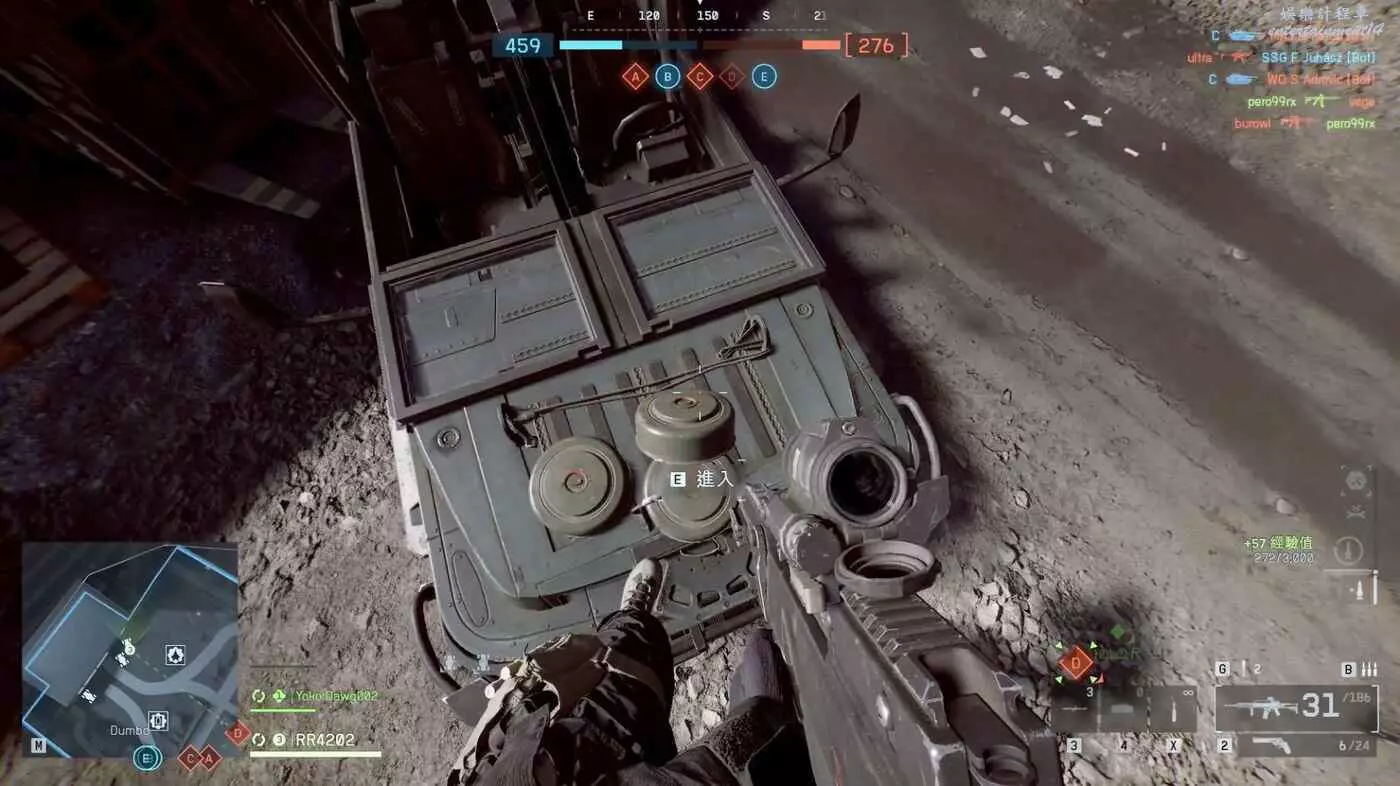Select the launcher gadget in slot 3

point(1074,710)
